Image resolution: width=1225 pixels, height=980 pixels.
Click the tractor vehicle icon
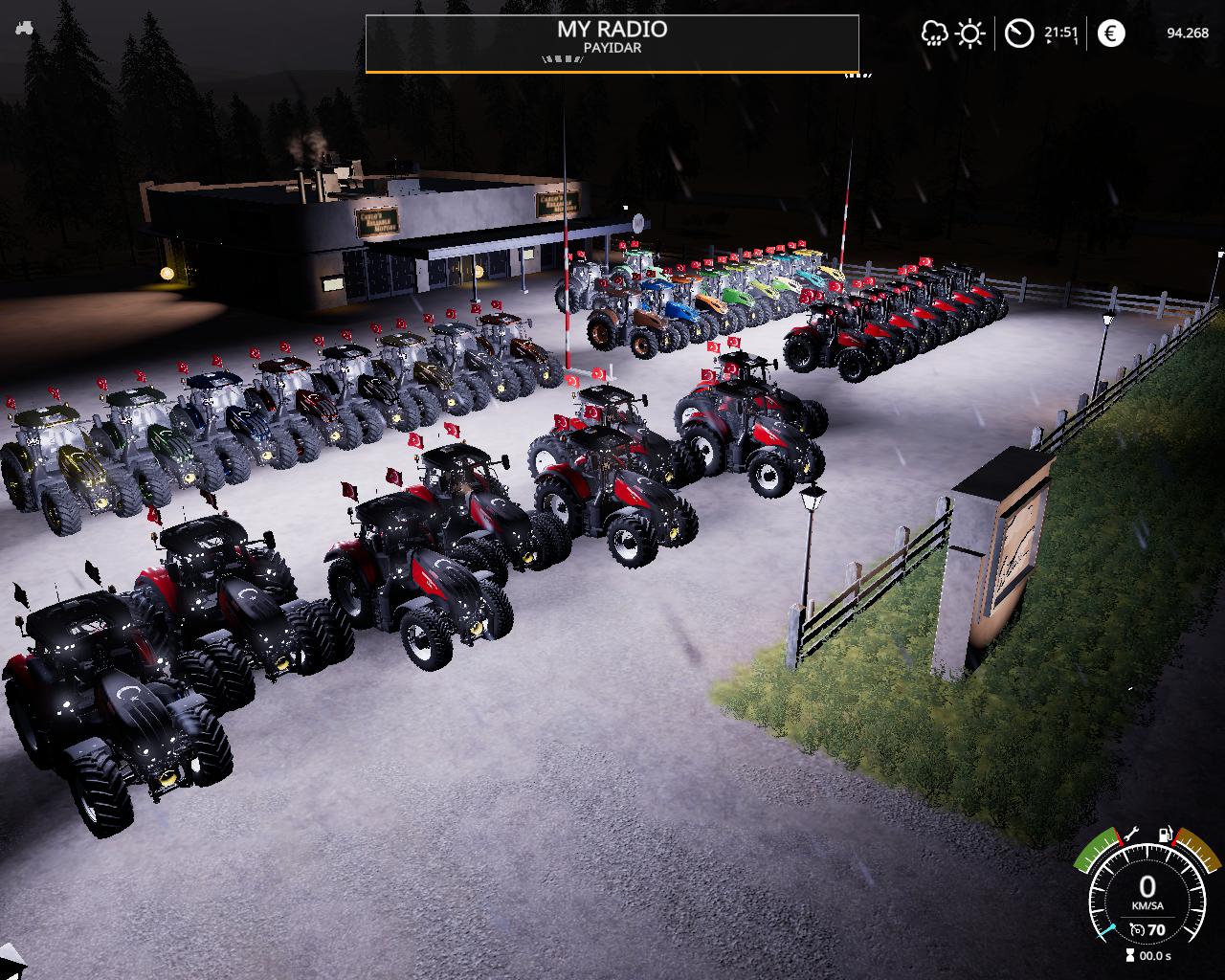click(24, 29)
